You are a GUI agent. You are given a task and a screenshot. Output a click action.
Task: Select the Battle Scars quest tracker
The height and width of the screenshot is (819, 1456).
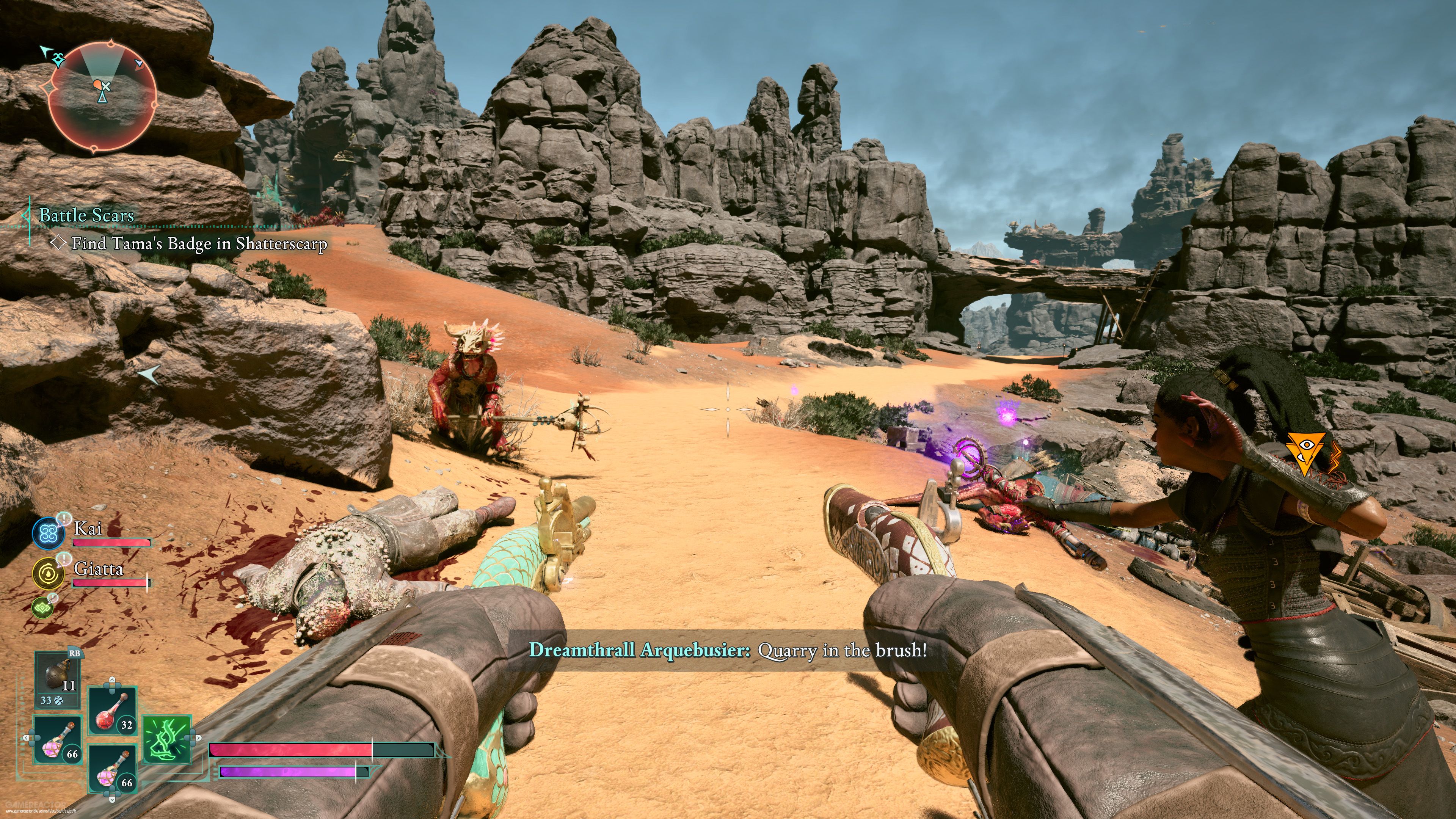(x=86, y=215)
